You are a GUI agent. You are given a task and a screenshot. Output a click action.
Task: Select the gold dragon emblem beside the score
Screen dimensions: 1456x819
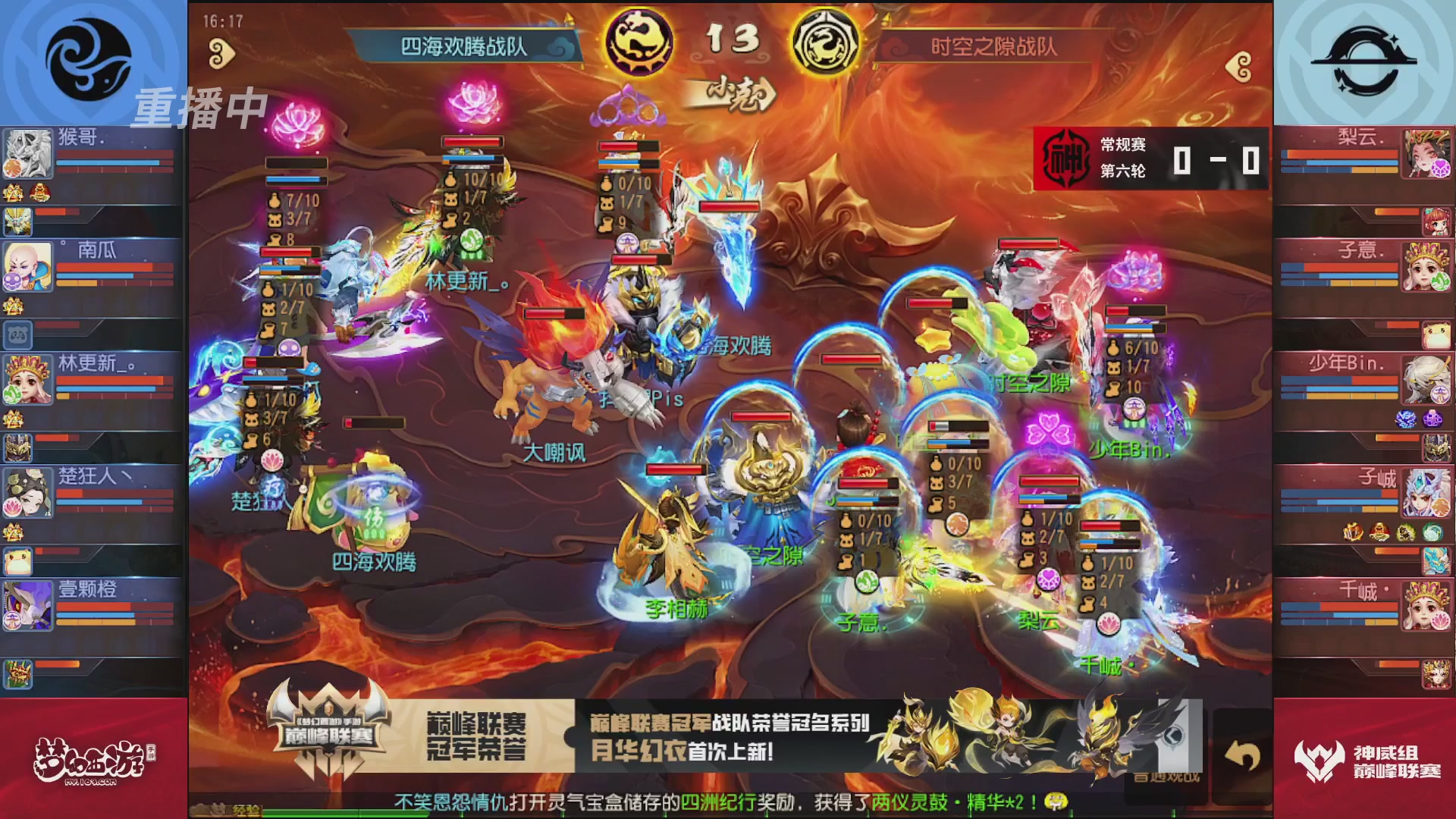tap(639, 43)
